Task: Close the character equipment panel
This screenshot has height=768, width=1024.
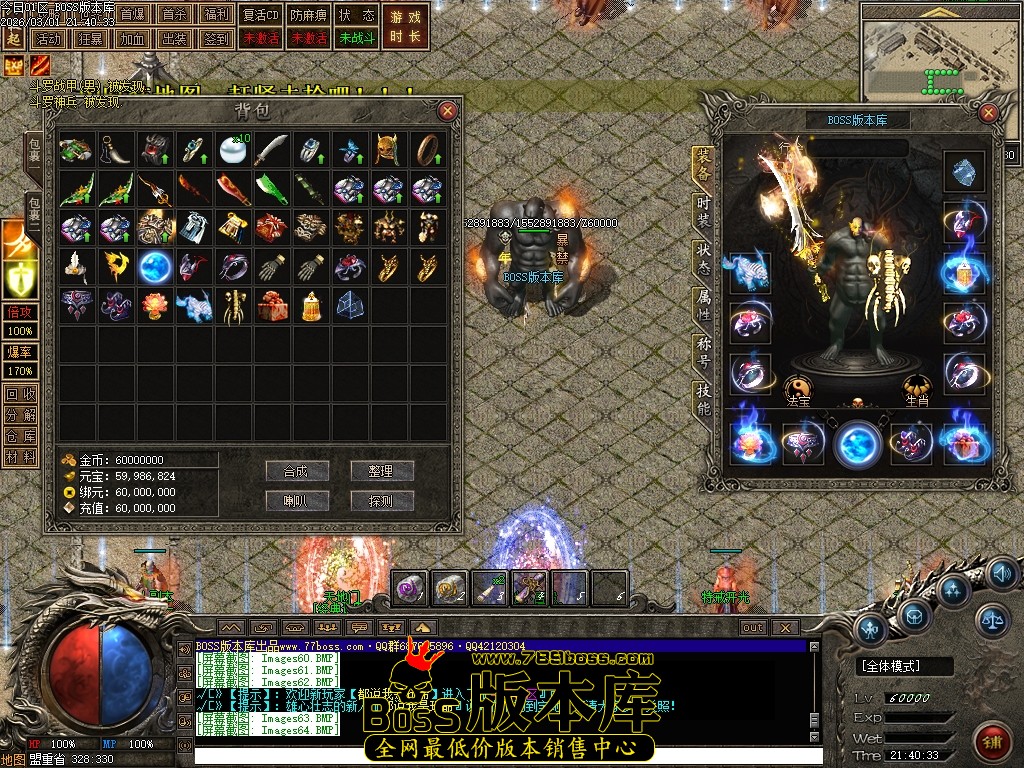Action: [x=989, y=112]
